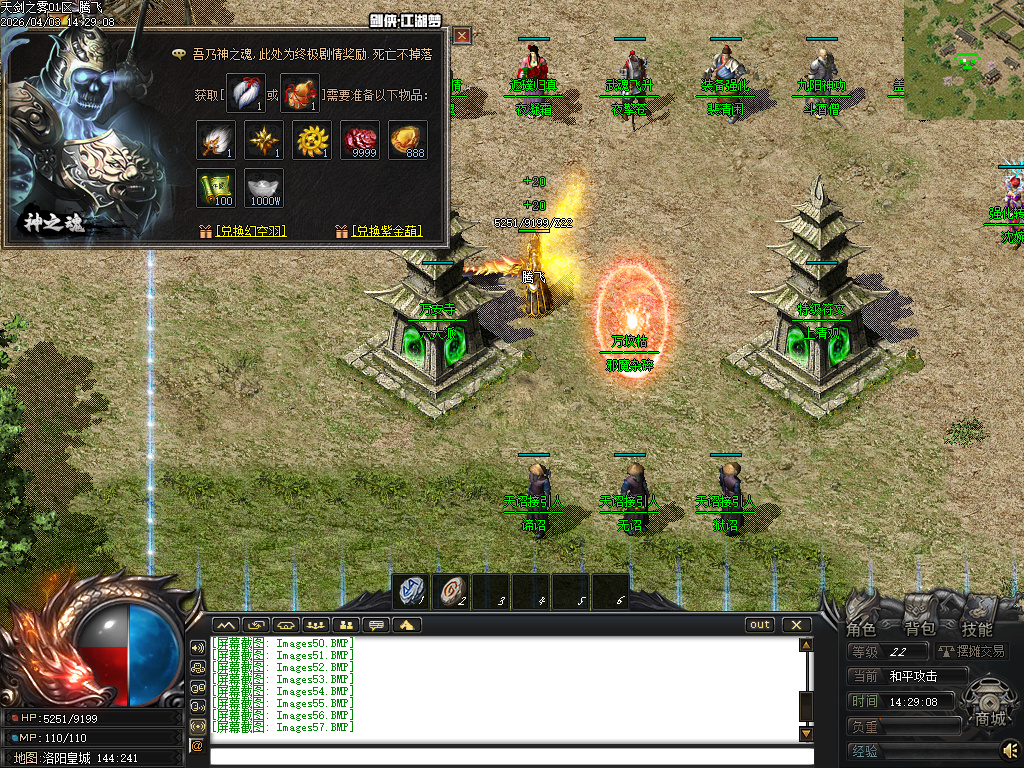Toggle the 和平攻击 attack mode
The width and height of the screenshot is (1024, 768).
(913, 676)
